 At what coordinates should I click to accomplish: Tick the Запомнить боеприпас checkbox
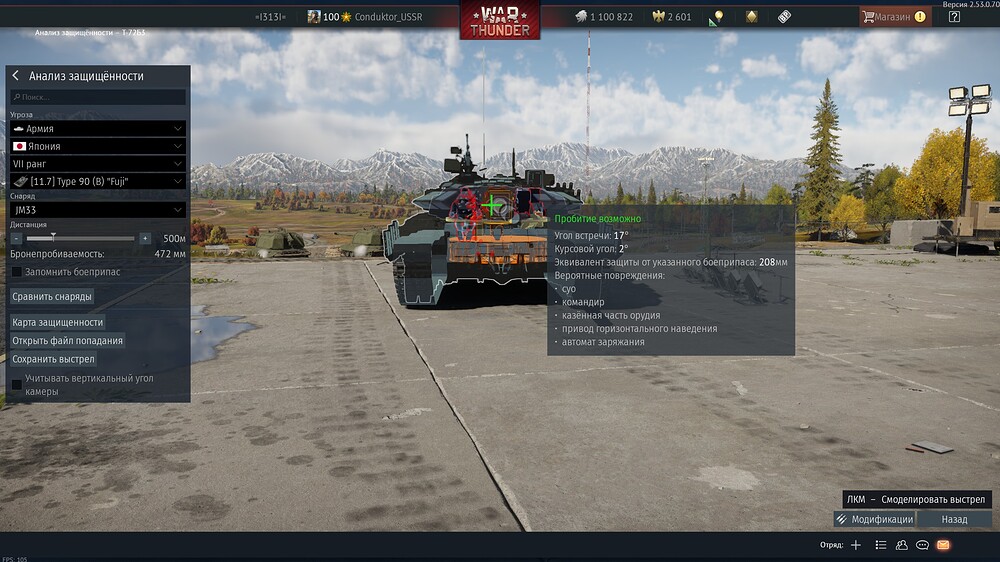click(x=16, y=272)
